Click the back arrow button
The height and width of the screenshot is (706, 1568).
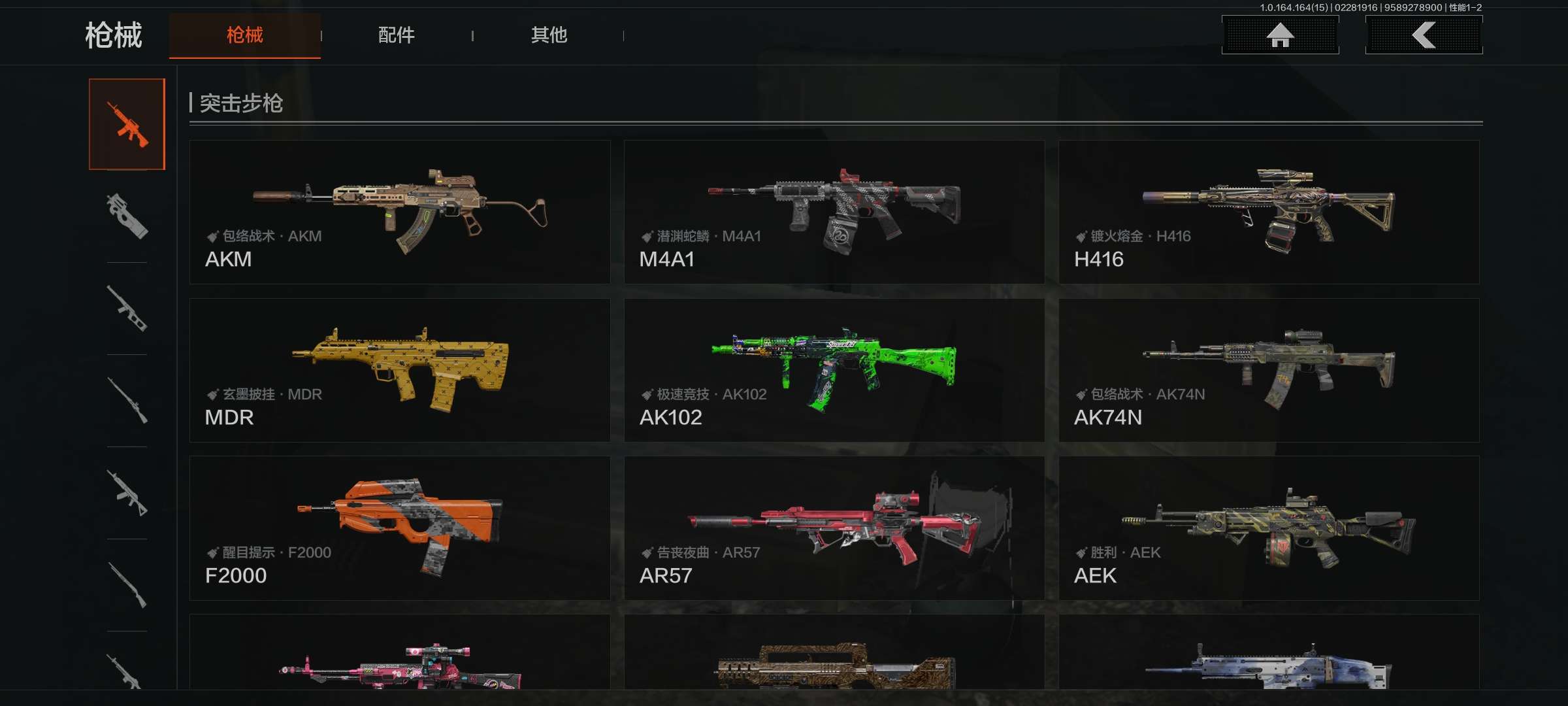coord(1424,35)
